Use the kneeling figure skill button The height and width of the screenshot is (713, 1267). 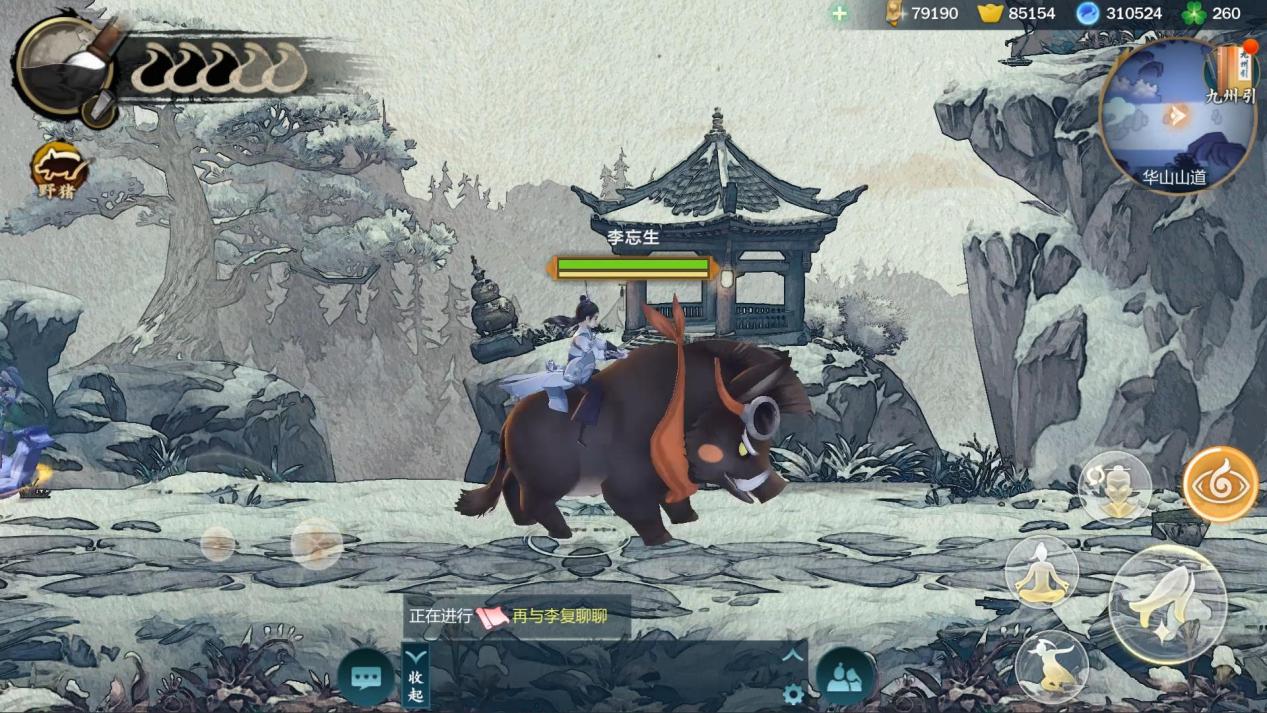pyautogui.click(x=1051, y=665)
